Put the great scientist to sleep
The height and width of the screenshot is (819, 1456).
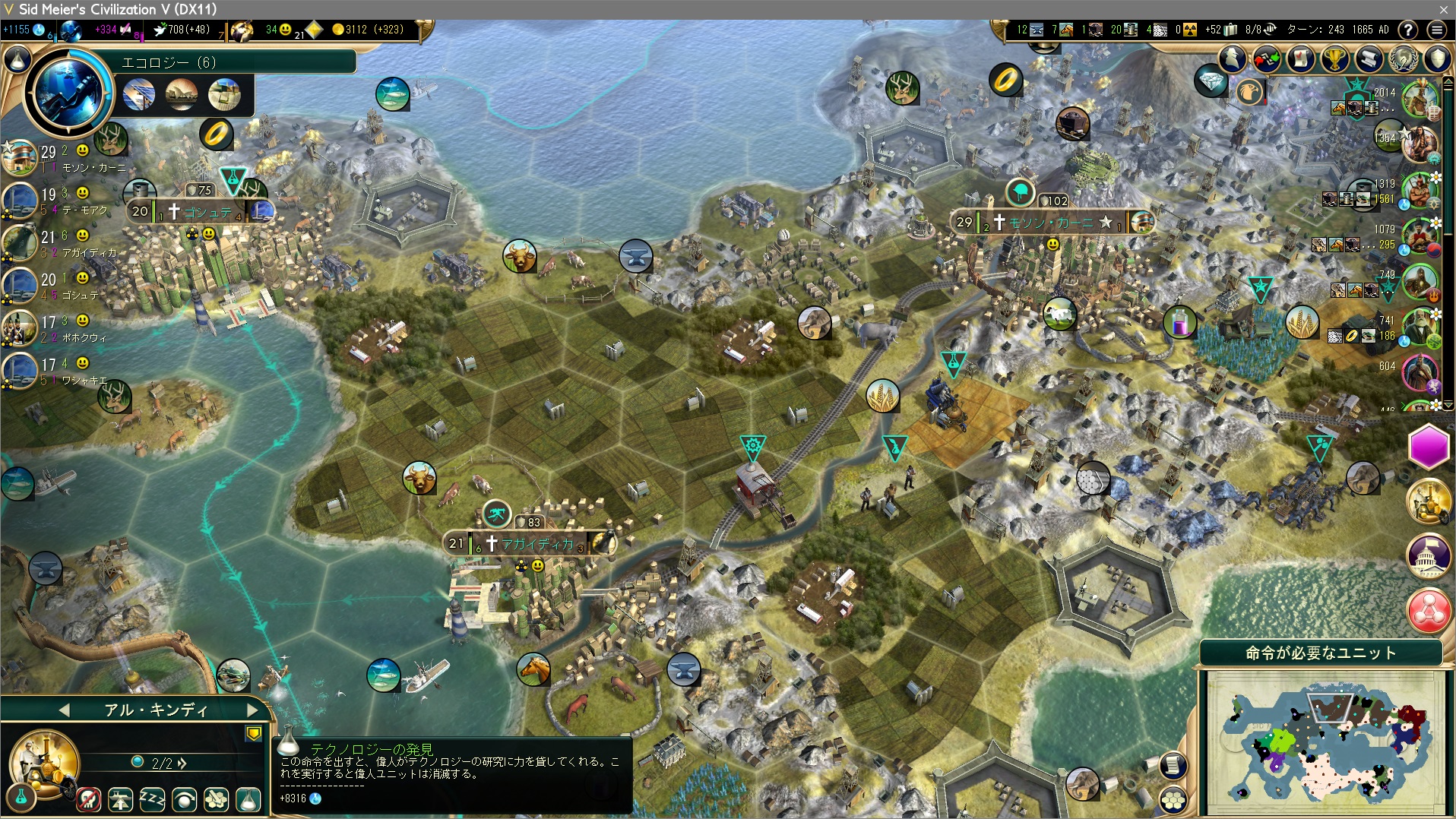tap(152, 799)
